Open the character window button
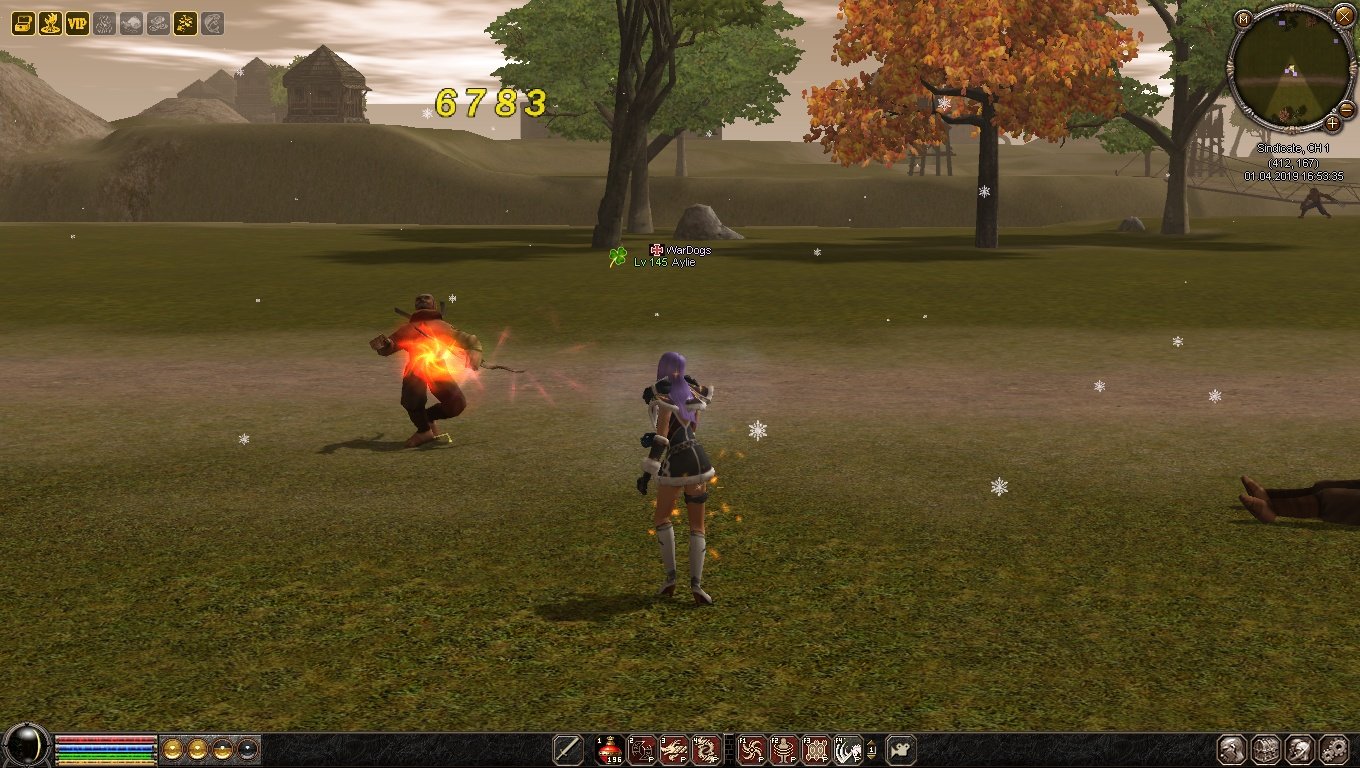The image size is (1360, 768). pos(1232,749)
